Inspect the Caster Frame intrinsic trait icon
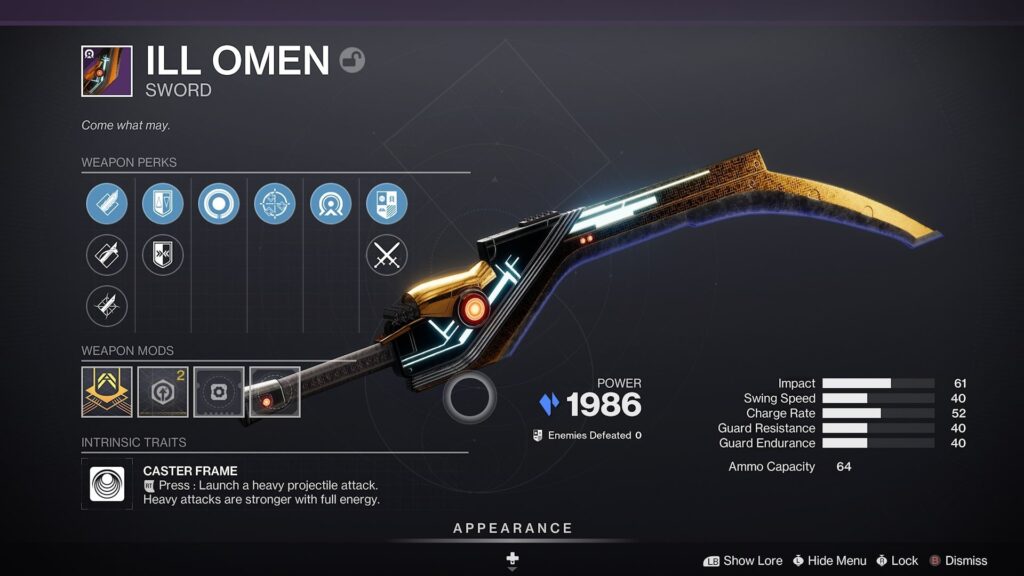Viewport: 1024px width, 576px height. pos(107,484)
